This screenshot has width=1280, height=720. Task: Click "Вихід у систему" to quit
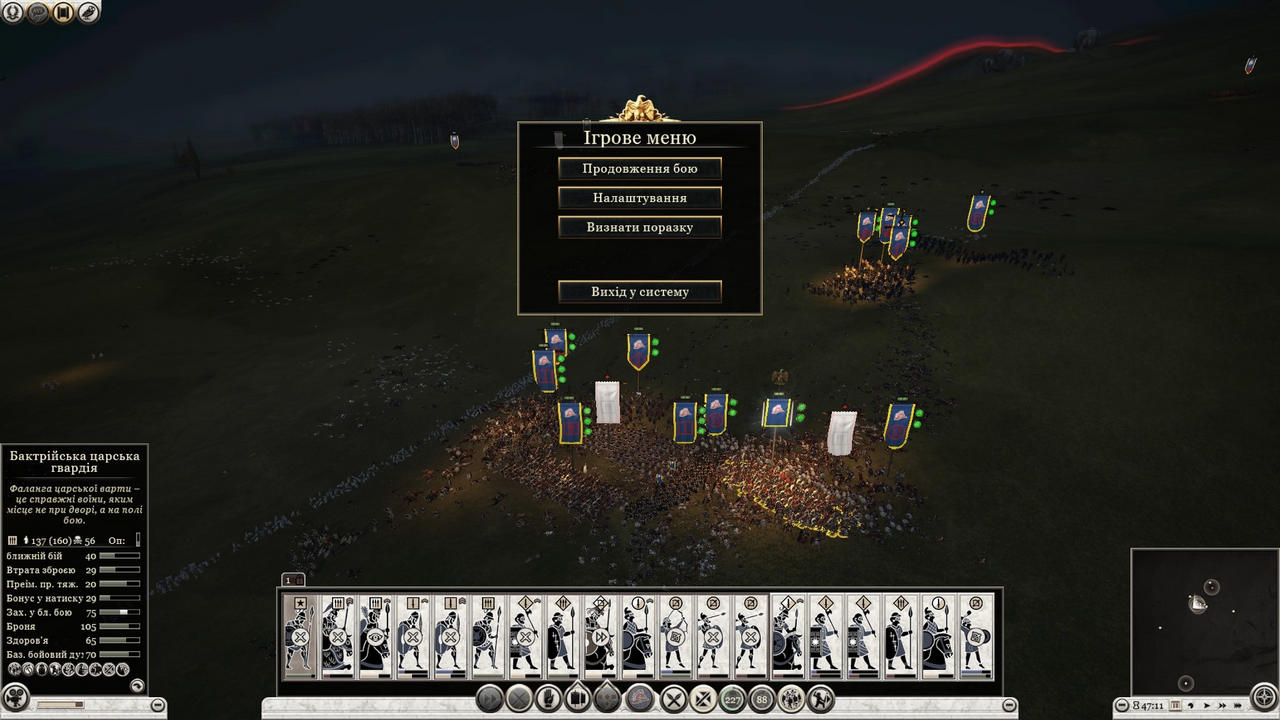pyautogui.click(x=640, y=292)
